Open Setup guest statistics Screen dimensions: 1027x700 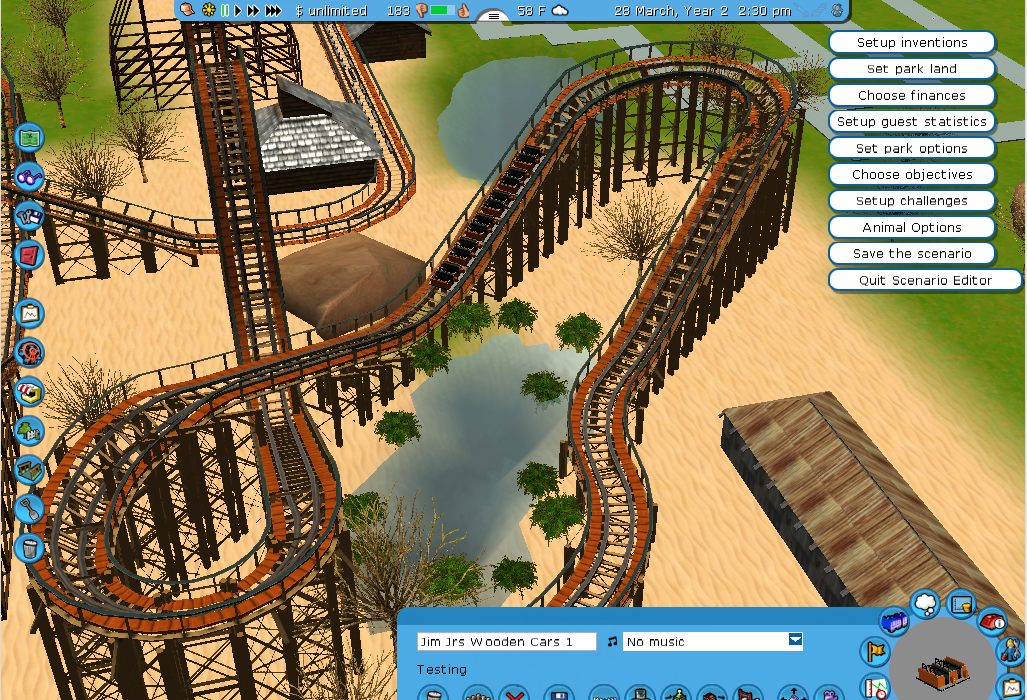[911, 122]
